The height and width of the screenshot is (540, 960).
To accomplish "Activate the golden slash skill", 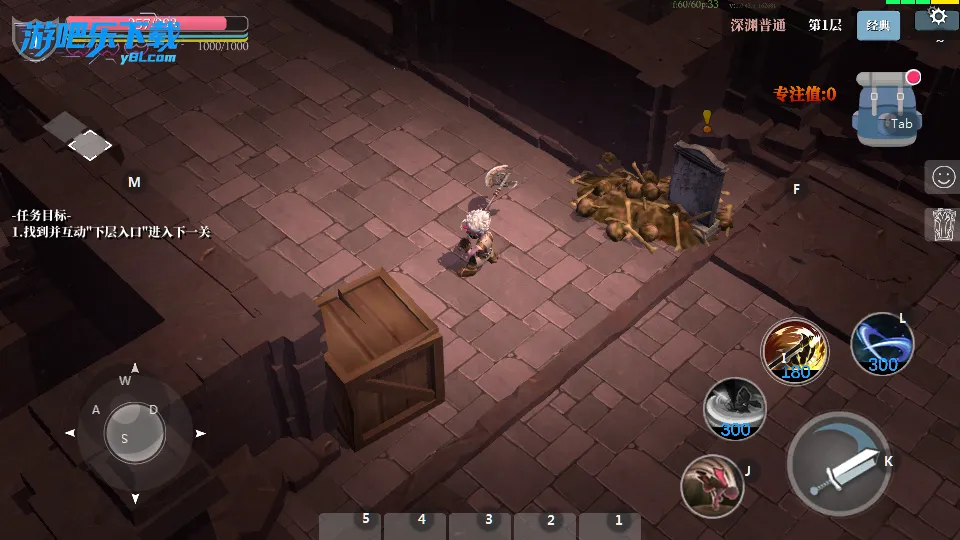I will (794, 350).
